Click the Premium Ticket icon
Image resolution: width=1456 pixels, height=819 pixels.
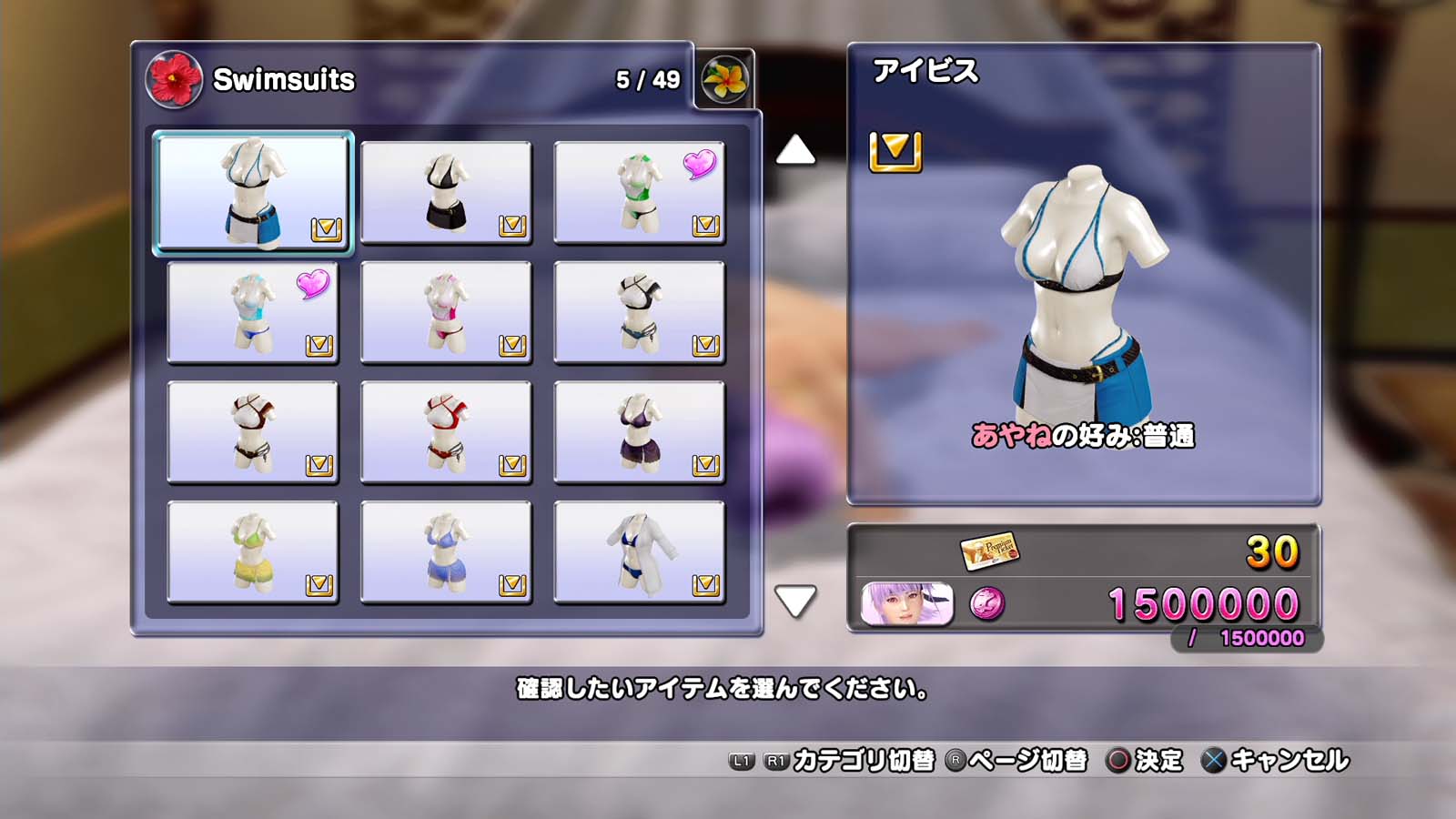(988, 551)
